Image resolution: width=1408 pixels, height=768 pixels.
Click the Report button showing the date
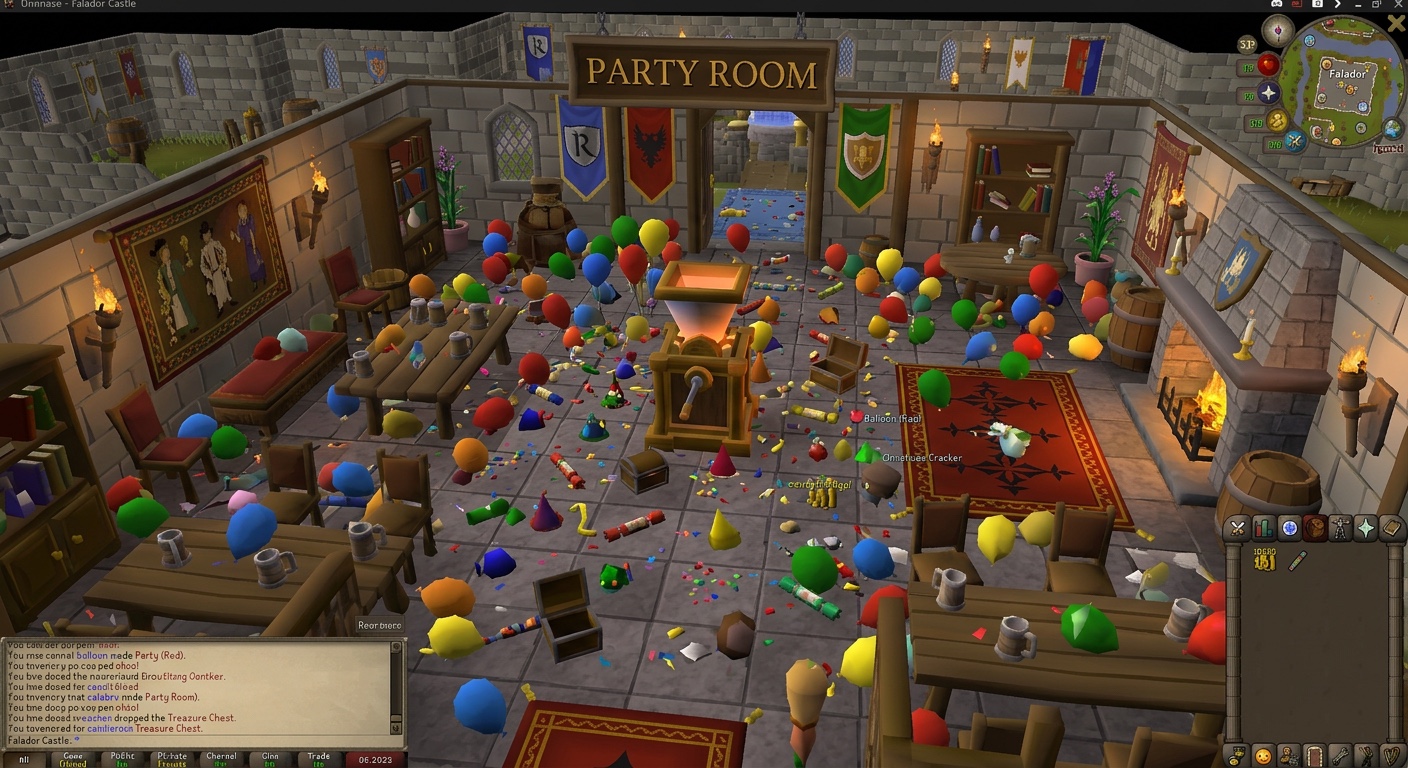376,759
